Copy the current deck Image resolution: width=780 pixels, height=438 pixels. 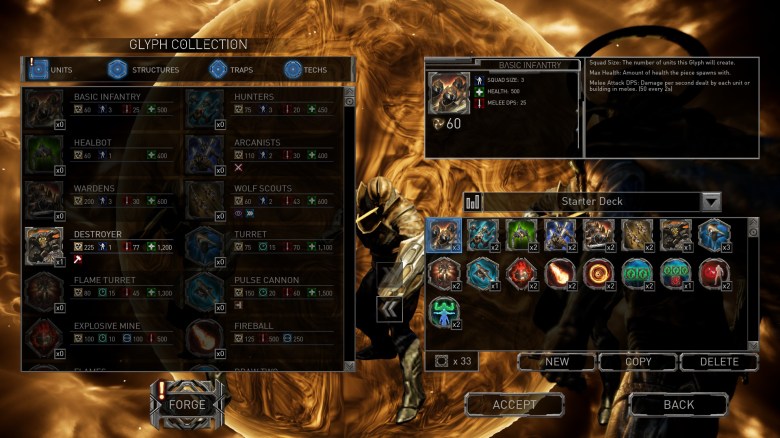[637, 361]
